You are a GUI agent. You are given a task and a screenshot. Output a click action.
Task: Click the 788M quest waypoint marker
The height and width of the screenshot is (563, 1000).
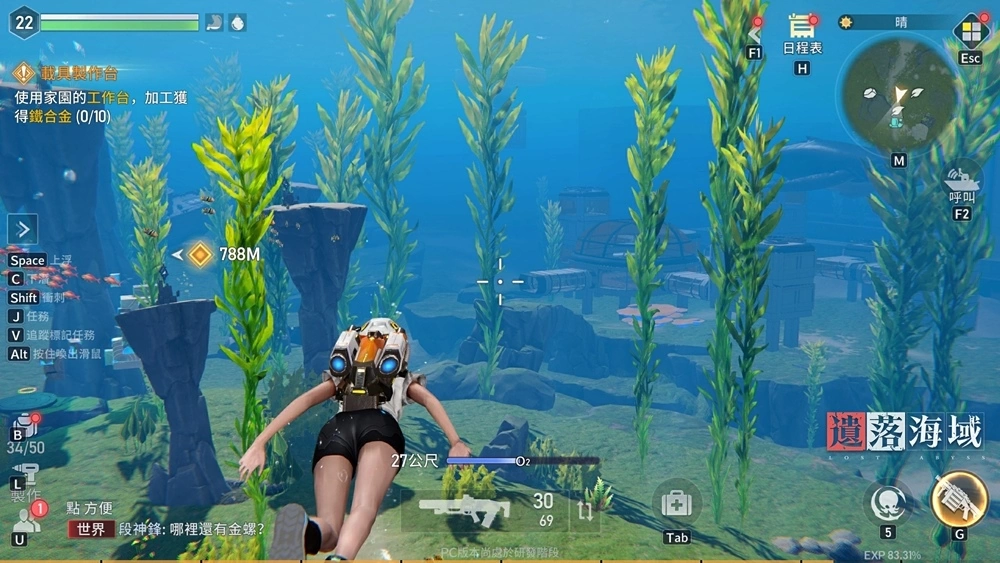point(201,254)
